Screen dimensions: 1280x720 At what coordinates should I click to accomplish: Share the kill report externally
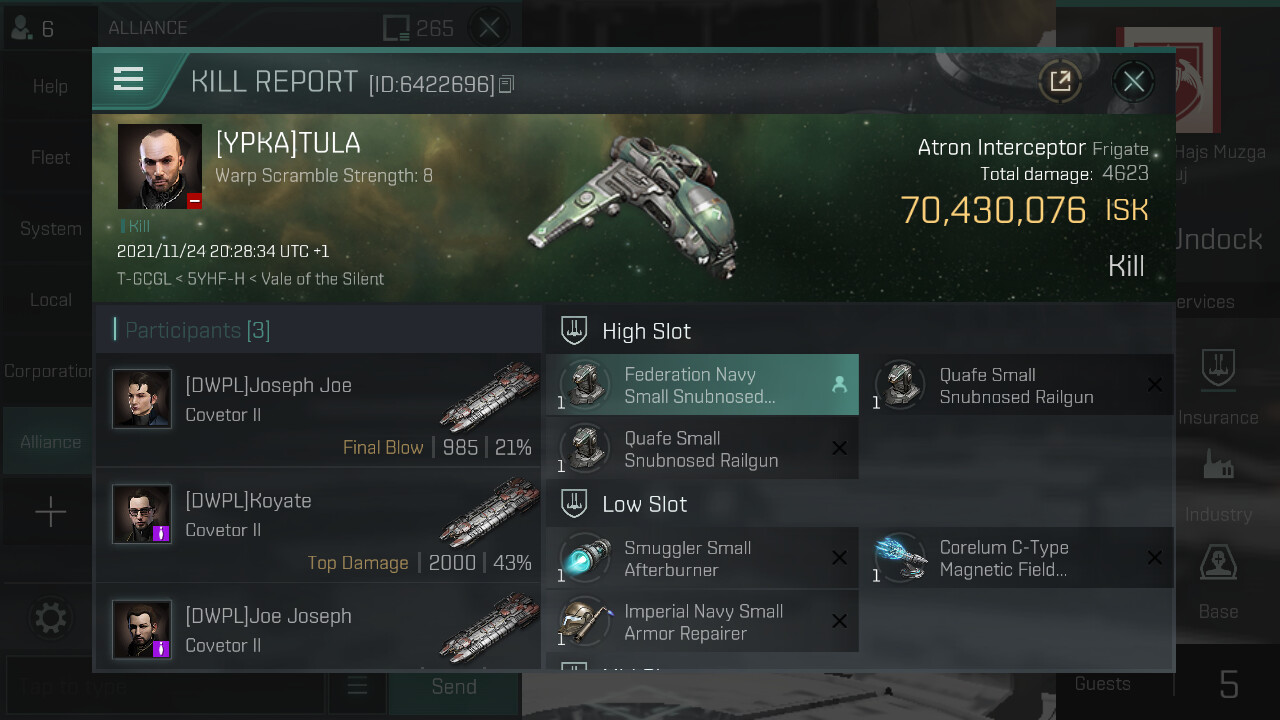(x=1060, y=82)
